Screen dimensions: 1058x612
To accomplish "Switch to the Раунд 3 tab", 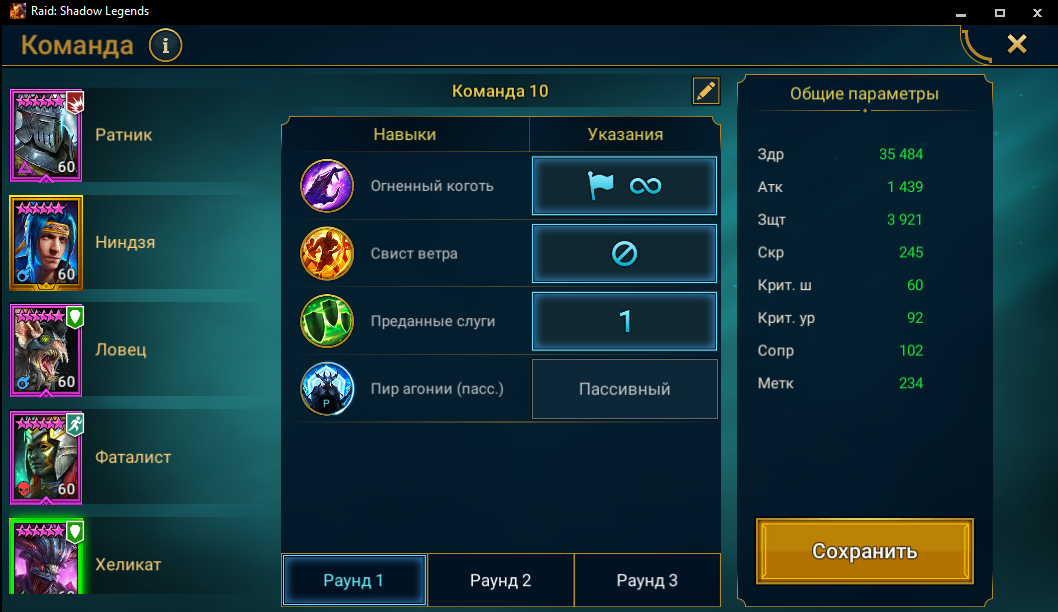I will click(647, 580).
